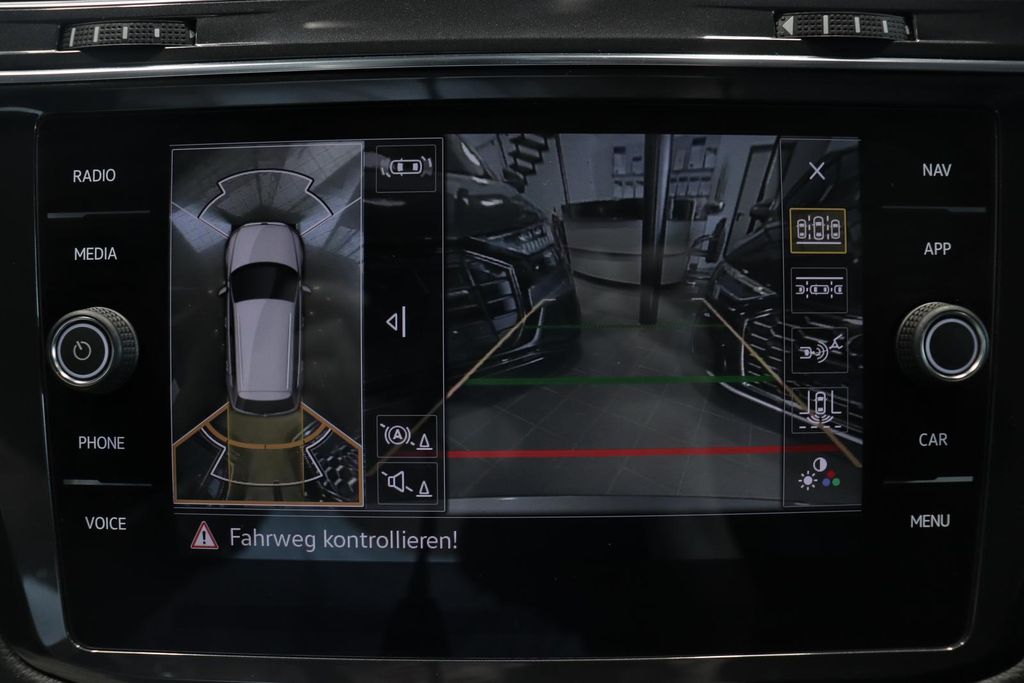Open brightness, contrast and color settings
1024x683 pixels.
click(818, 474)
